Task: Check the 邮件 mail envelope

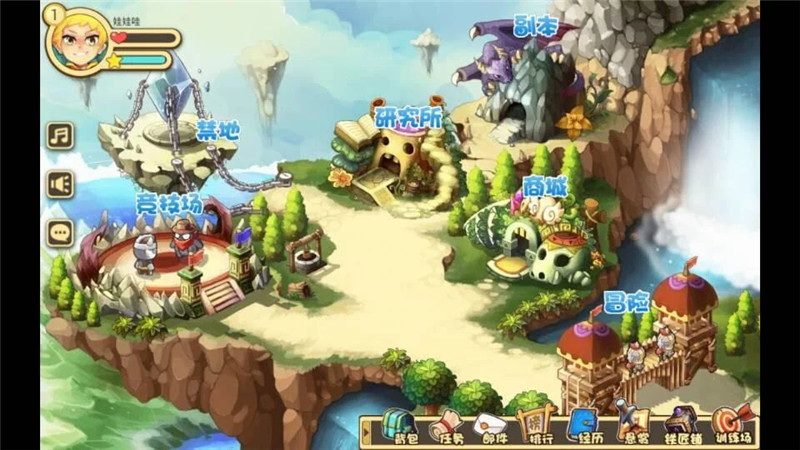Action: pyautogui.click(x=490, y=424)
